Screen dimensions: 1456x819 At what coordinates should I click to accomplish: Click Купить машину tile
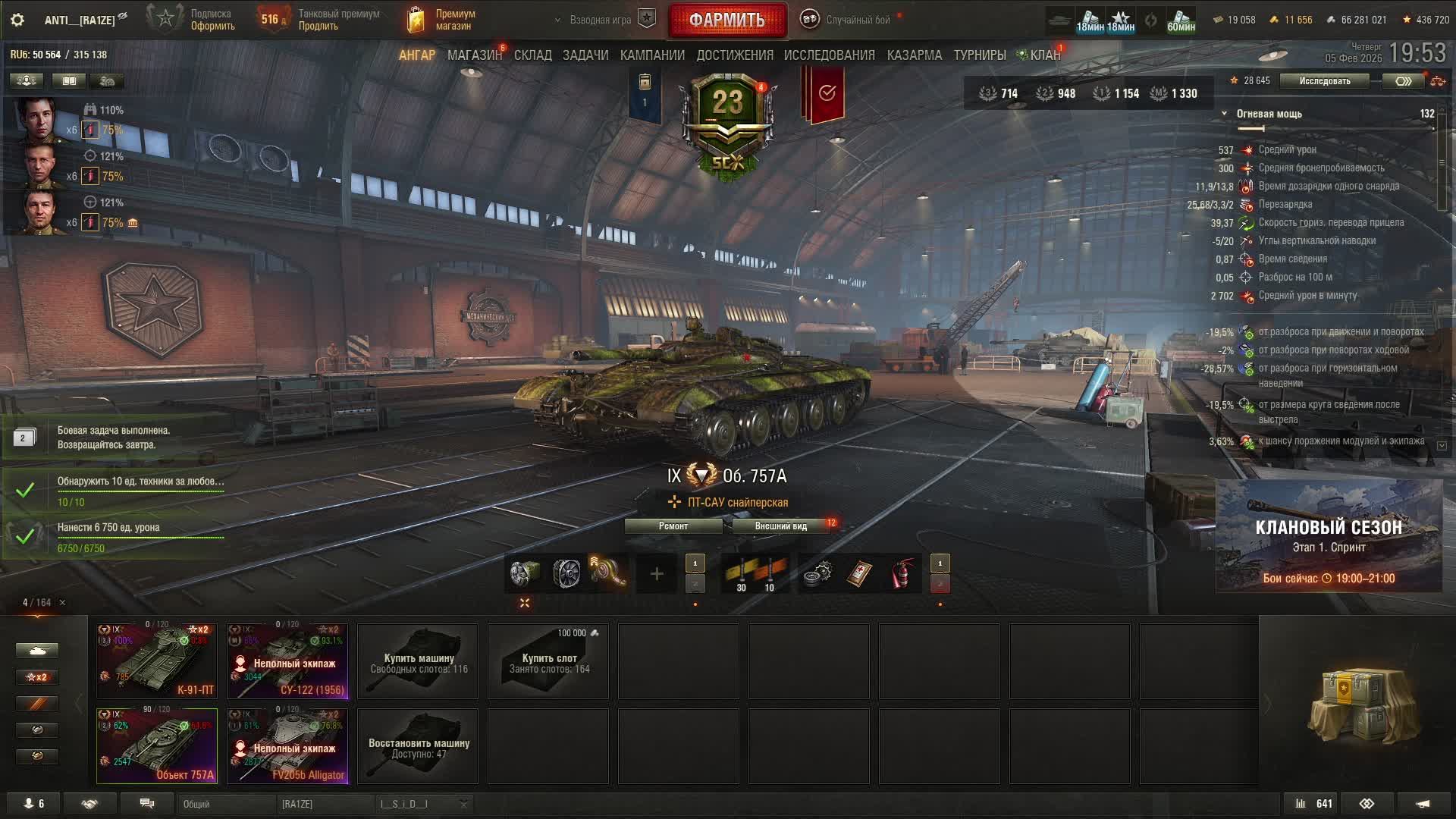pyautogui.click(x=418, y=661)
